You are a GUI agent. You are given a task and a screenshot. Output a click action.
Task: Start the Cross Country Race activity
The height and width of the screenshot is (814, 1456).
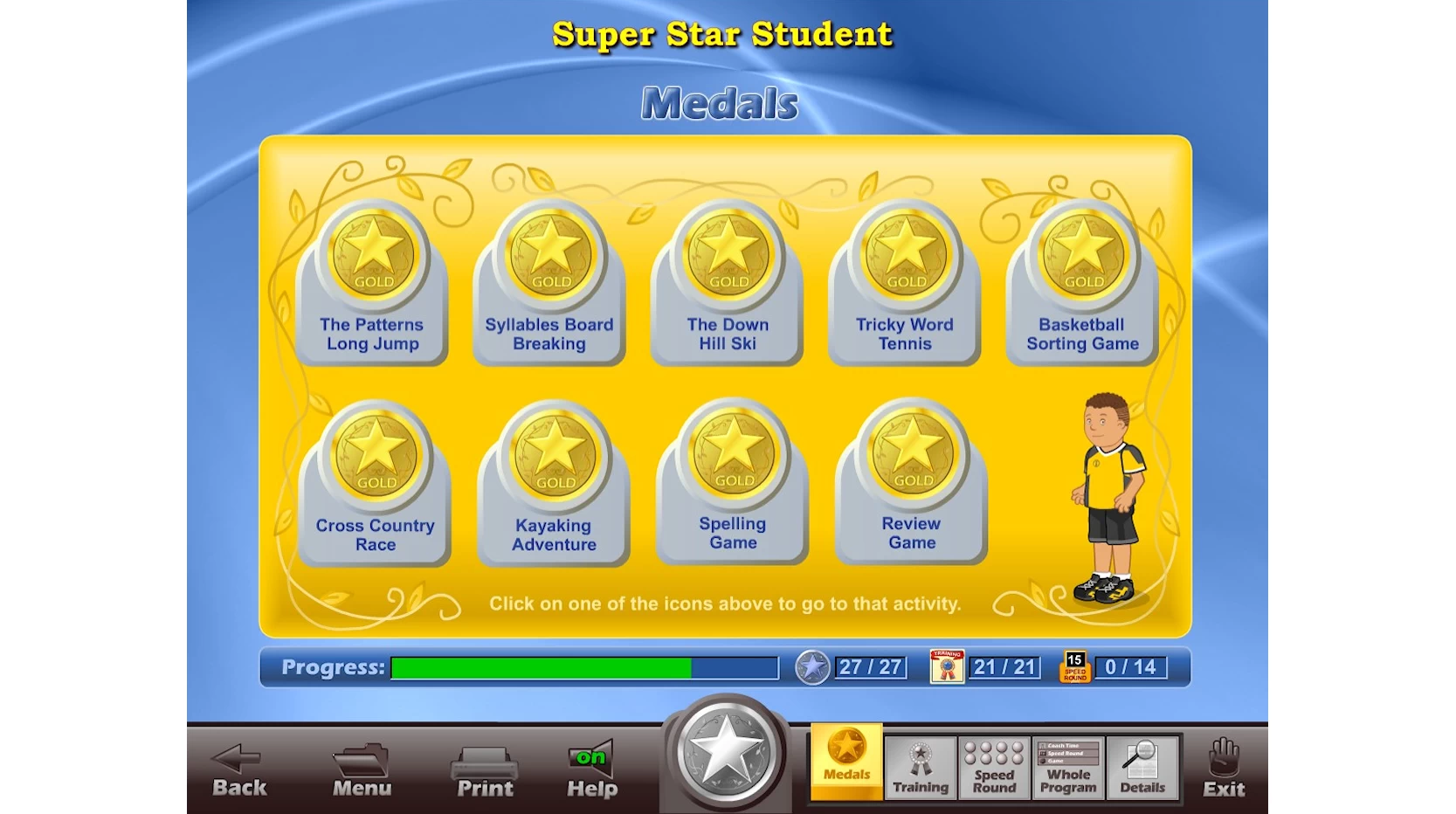[376, 482]
